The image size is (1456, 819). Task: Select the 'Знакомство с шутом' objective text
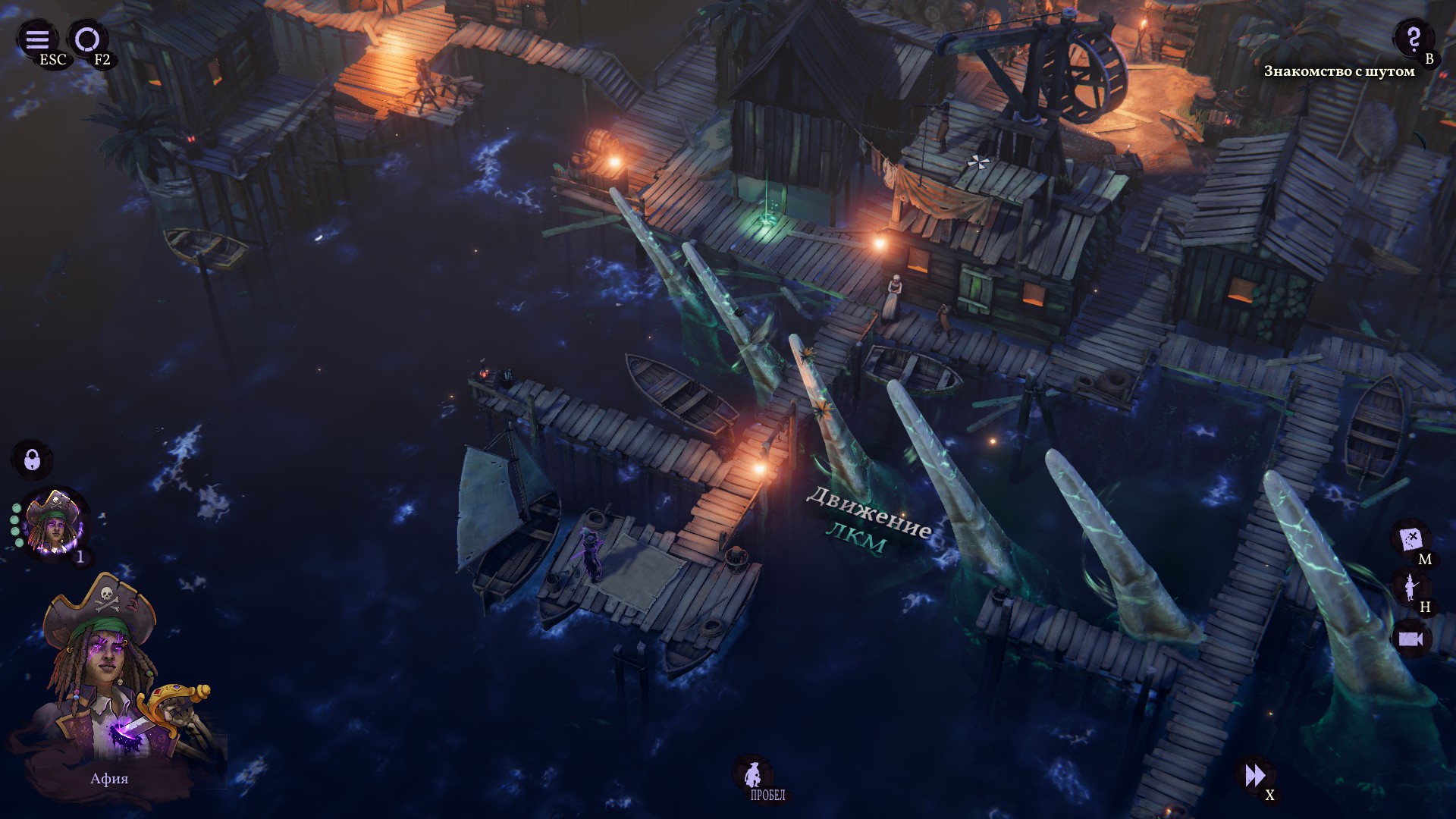click(x=1338, y=71)
